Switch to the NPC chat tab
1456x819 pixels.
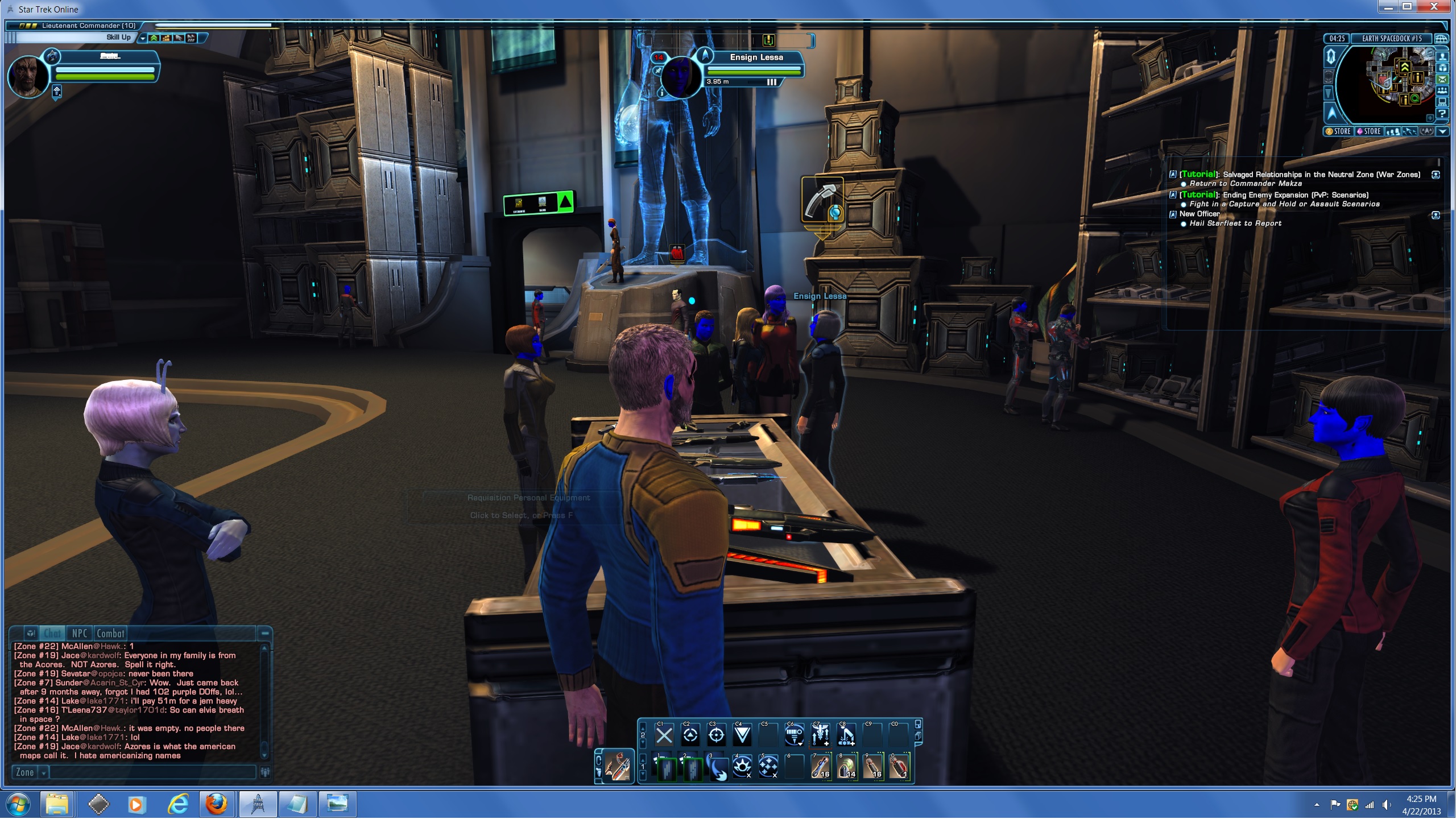click(x=80, y=634)
